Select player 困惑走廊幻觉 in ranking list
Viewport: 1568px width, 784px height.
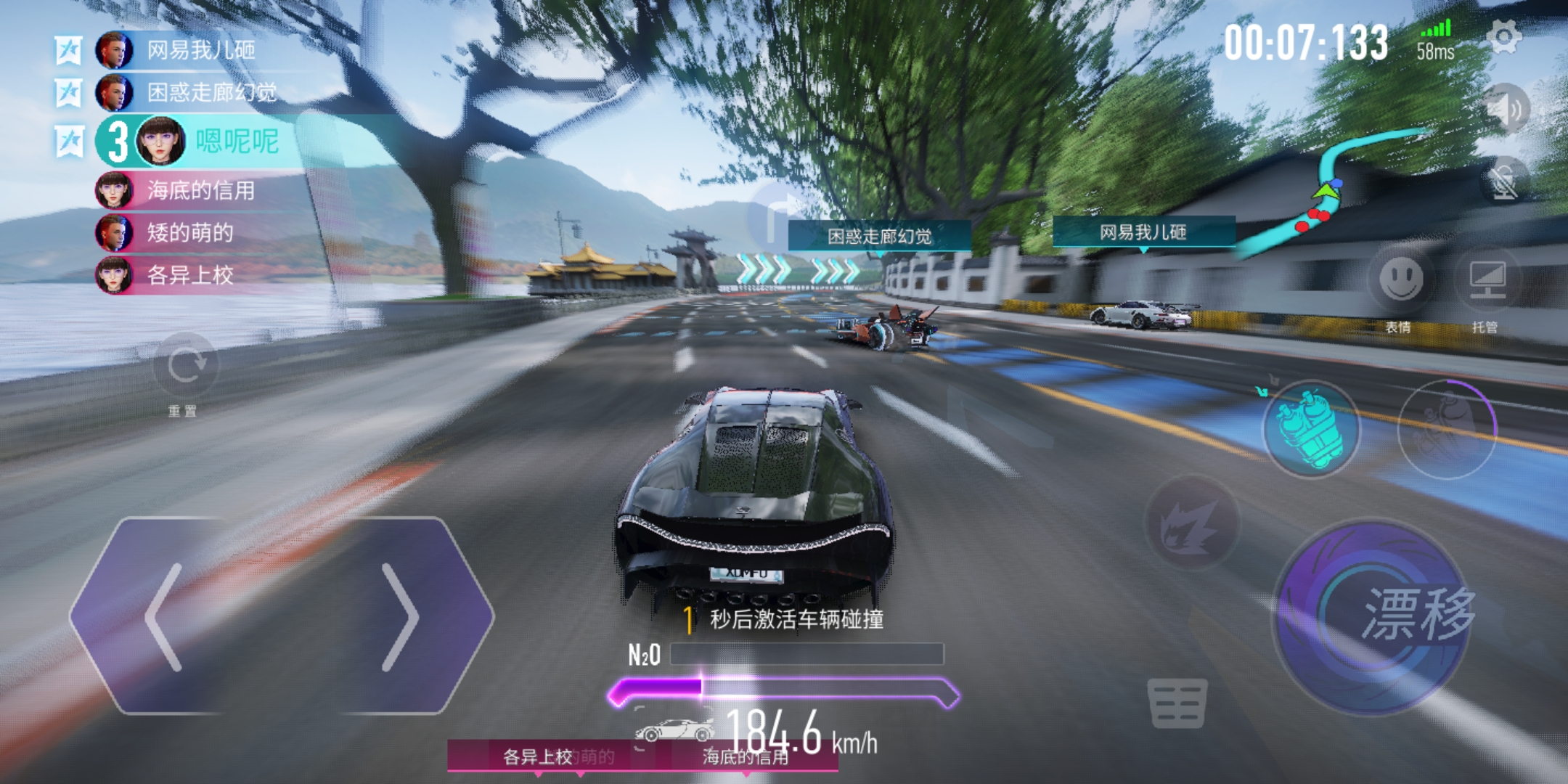(211, 92)
